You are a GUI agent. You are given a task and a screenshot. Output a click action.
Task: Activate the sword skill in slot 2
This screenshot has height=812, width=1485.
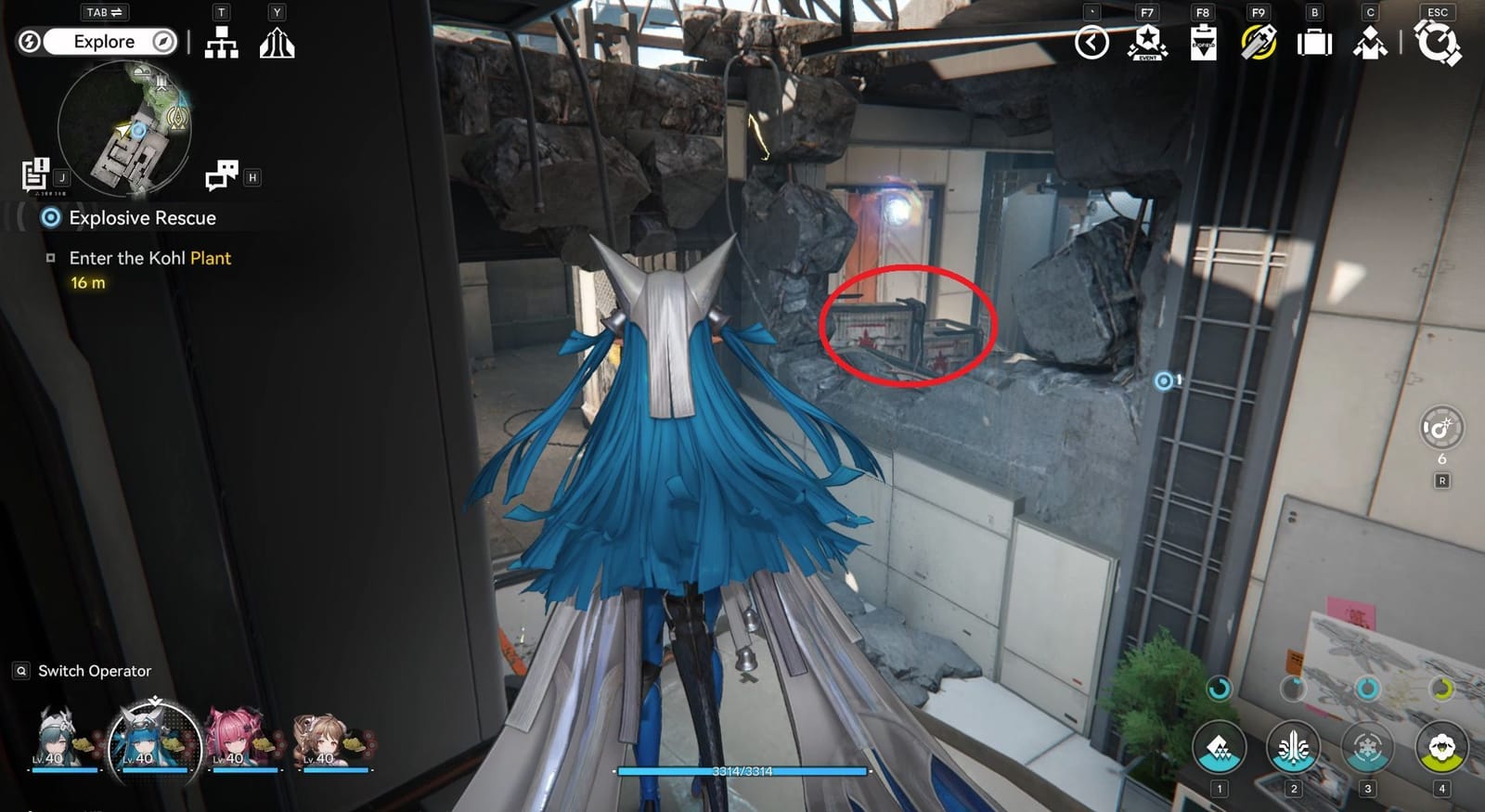[x=1292, y=748]
